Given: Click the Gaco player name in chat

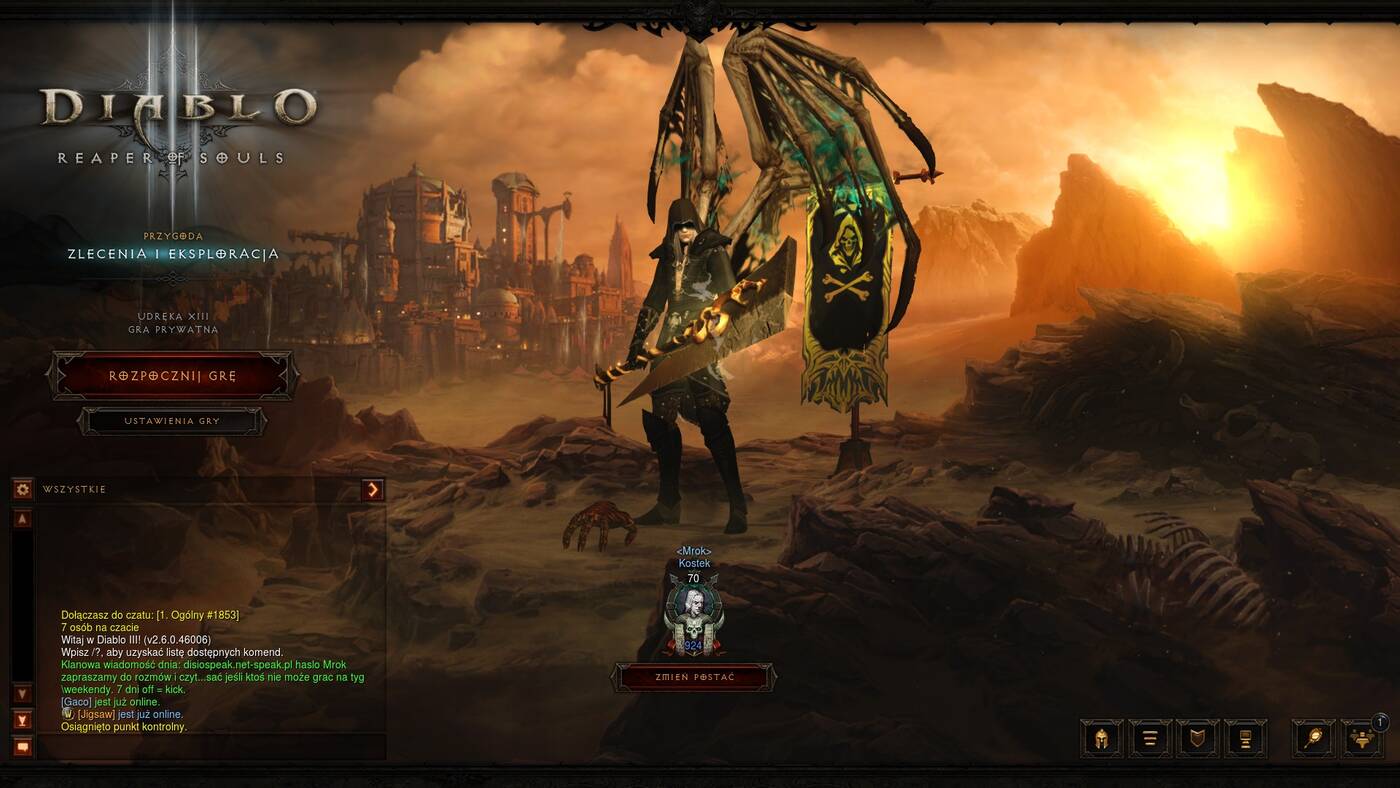Looking at the screenshot, I should coord(76,702).
